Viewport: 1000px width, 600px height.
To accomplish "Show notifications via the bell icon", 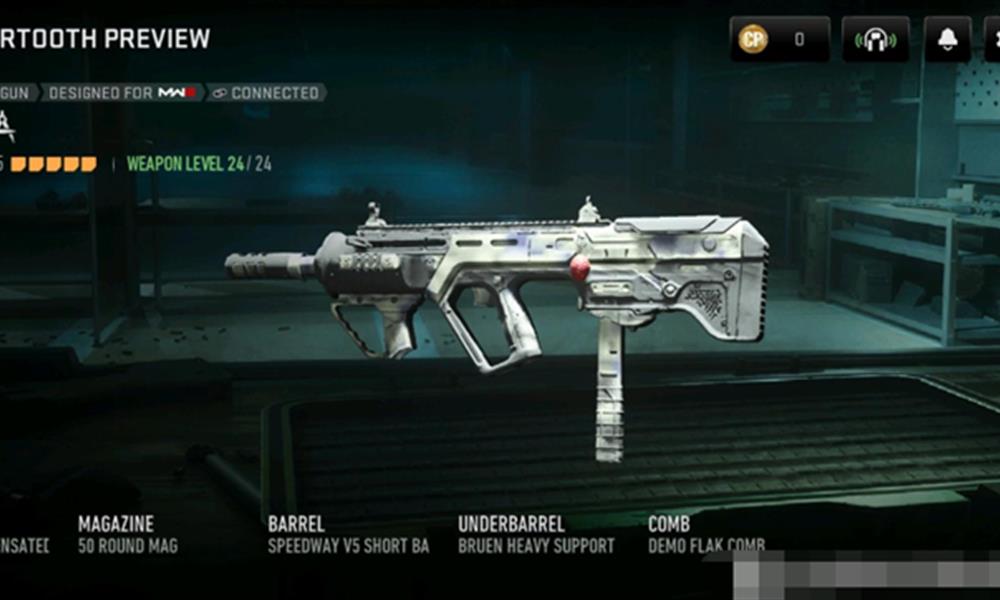I will coord(946,40).
